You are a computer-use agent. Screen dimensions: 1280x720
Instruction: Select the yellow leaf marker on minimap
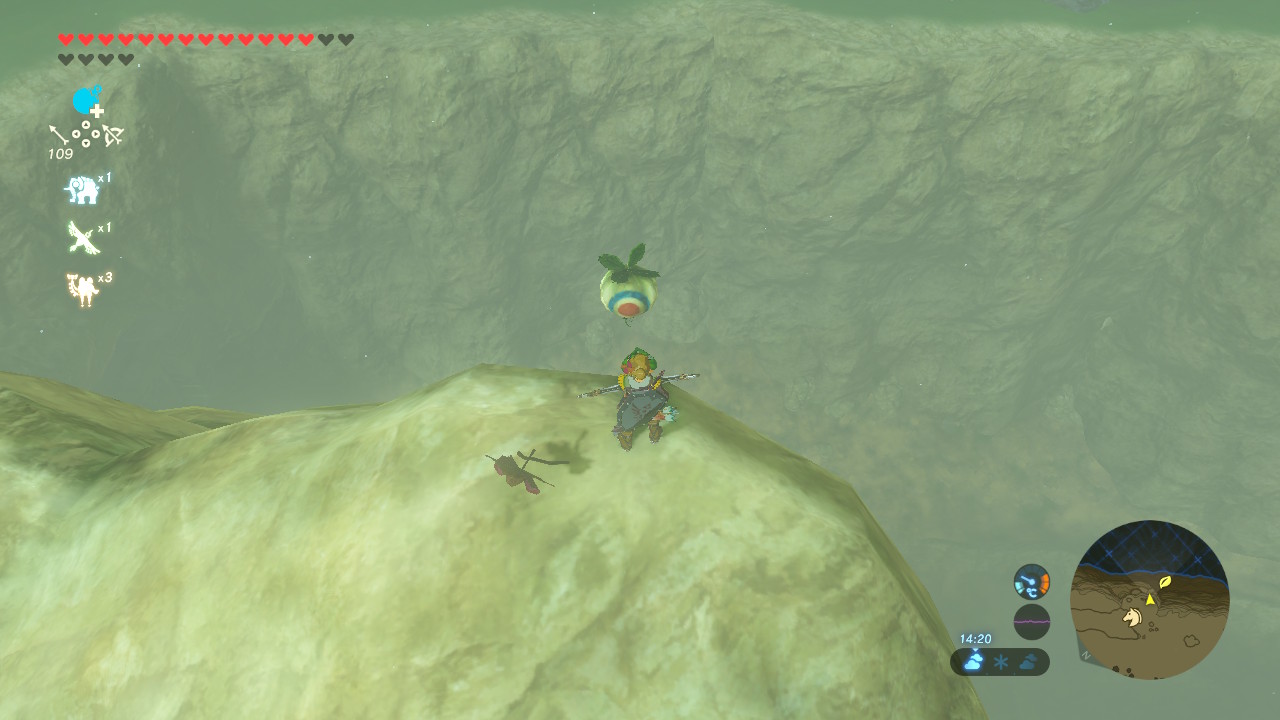click(x=1165, y=581)
